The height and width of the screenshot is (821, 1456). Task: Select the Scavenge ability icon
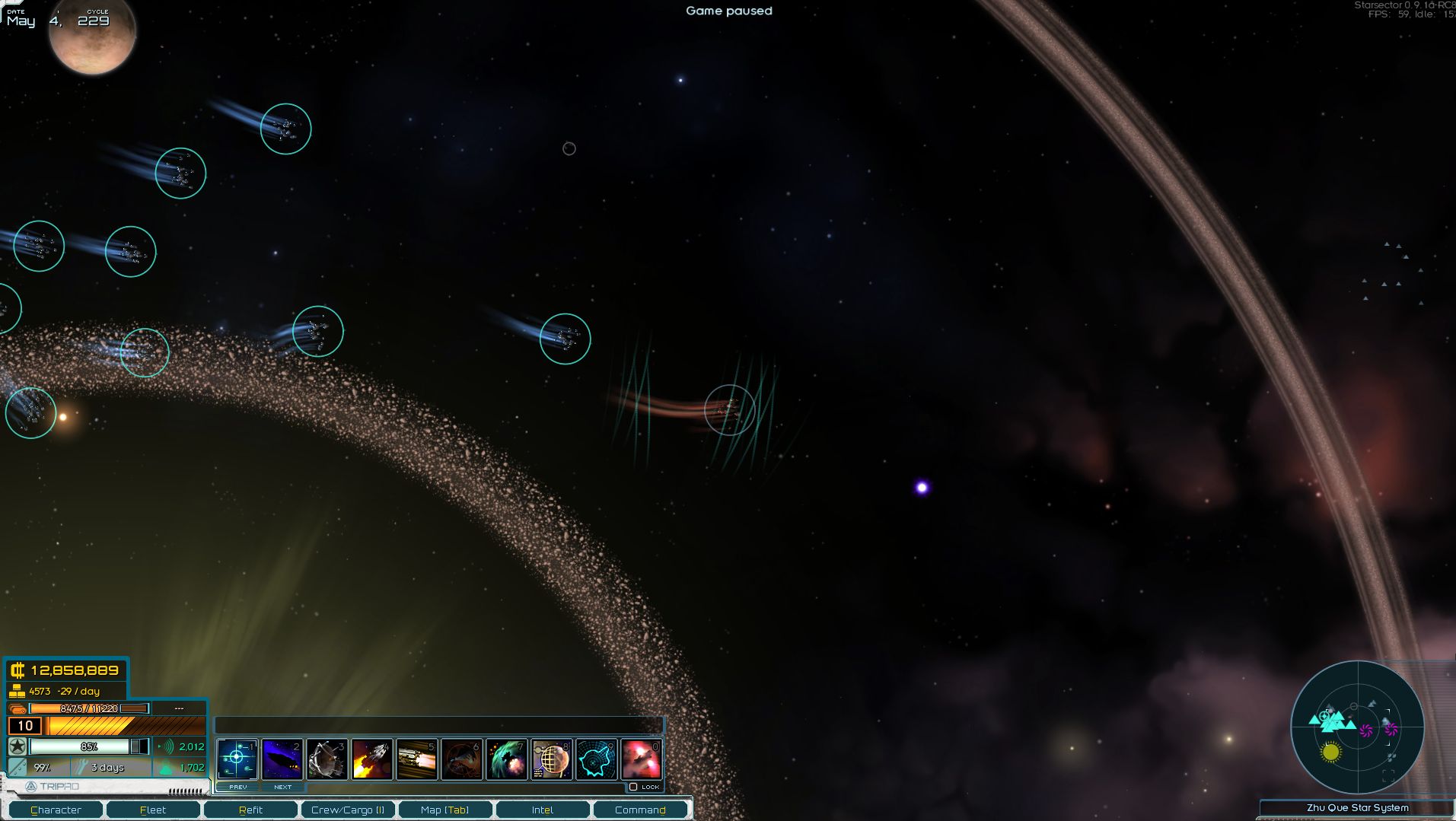point(327,758)
